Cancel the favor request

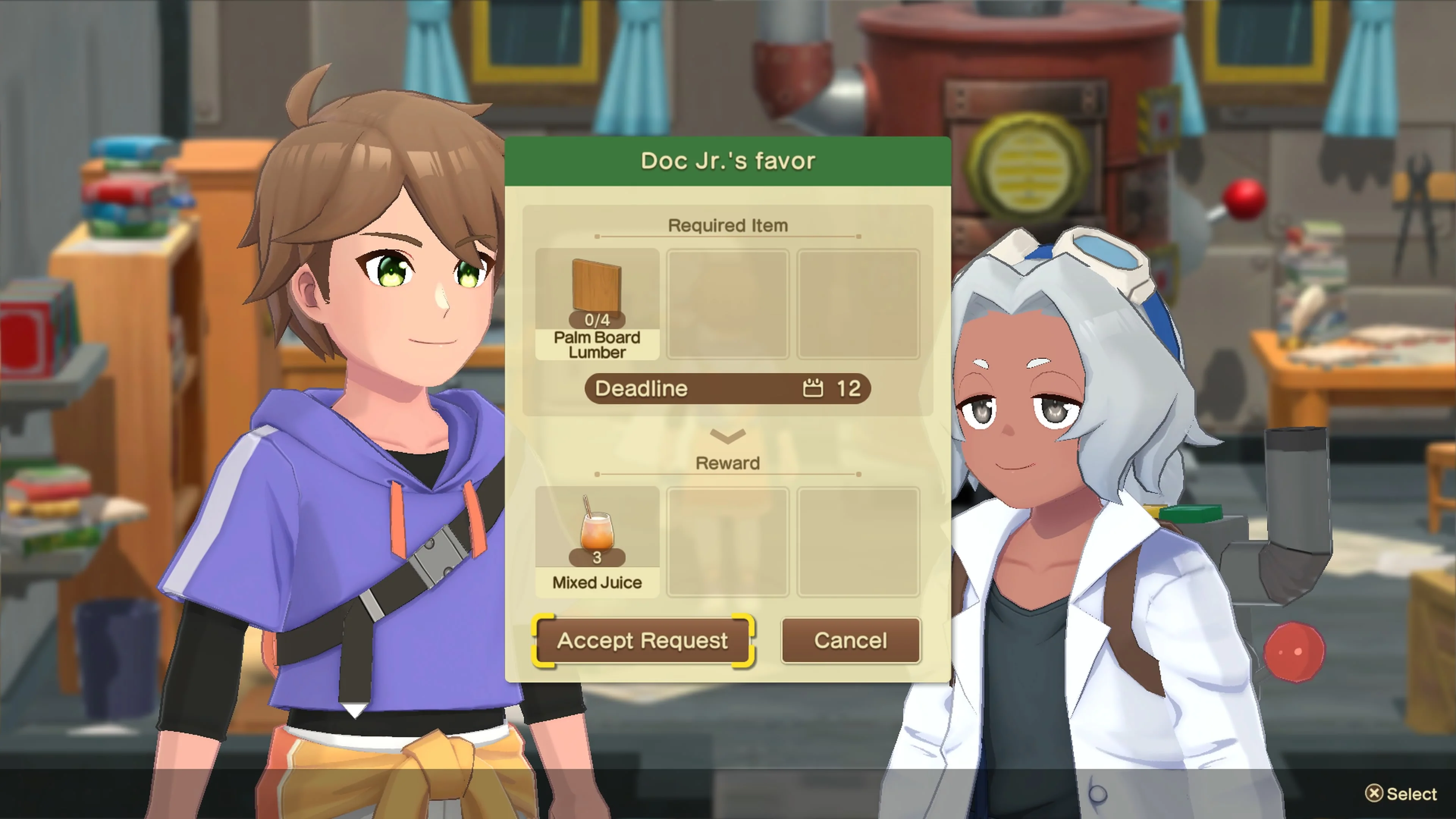click(x=850, y=640)
